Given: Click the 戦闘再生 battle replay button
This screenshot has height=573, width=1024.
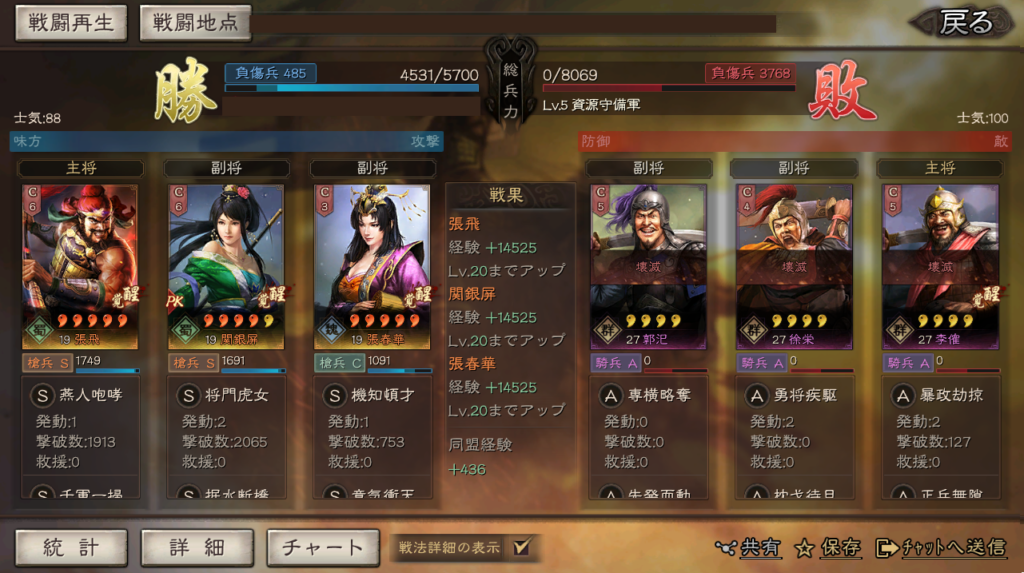Looking at the screenshot, I should click(70, 23).
